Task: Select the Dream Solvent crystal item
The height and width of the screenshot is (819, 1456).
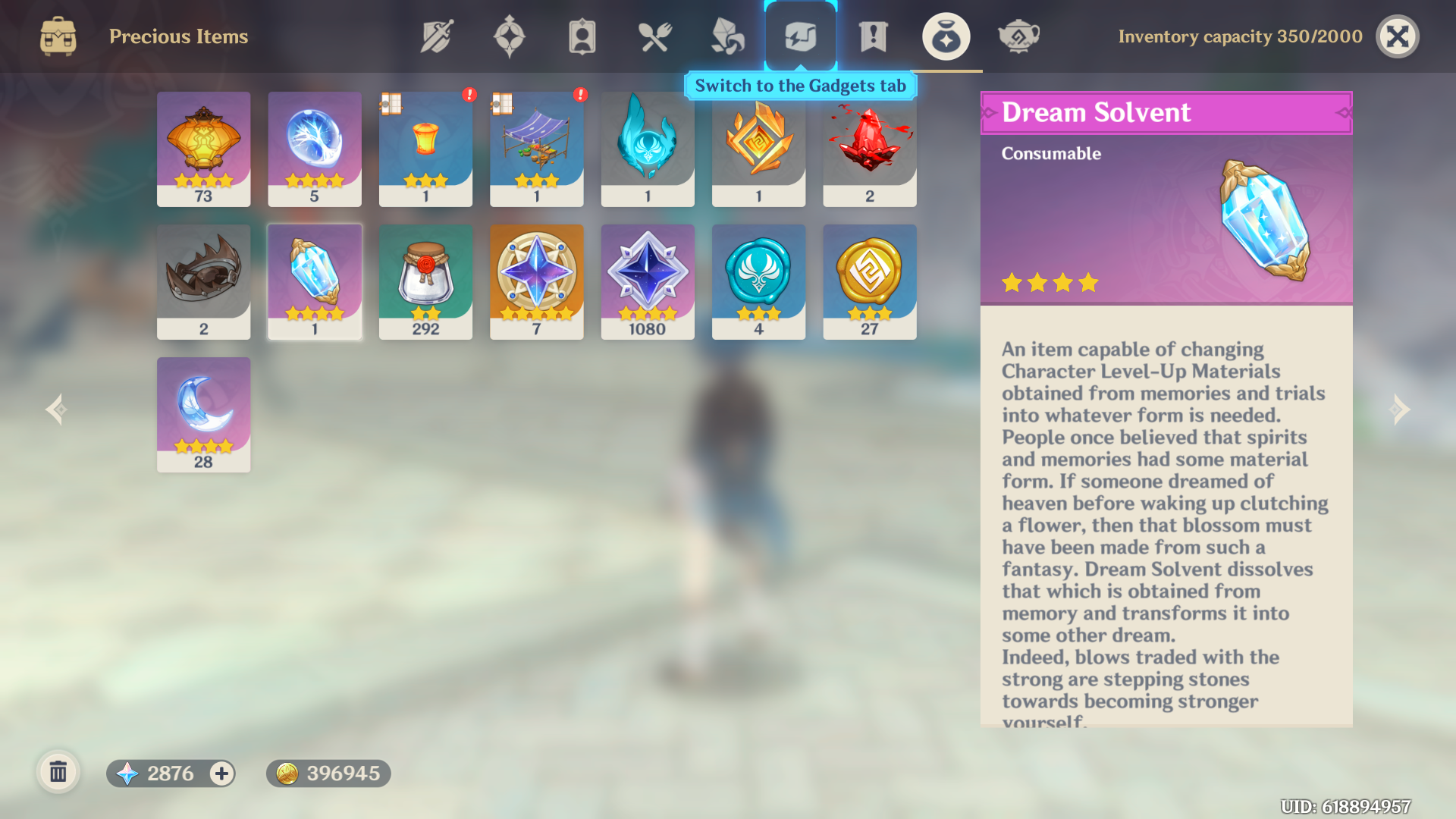Action: coord(314,281)
